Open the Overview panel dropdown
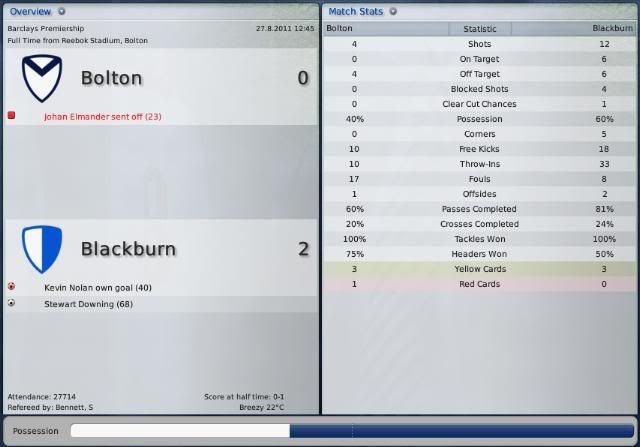The width and height of the screenshot is (640, 447). (x=61, y=11)
